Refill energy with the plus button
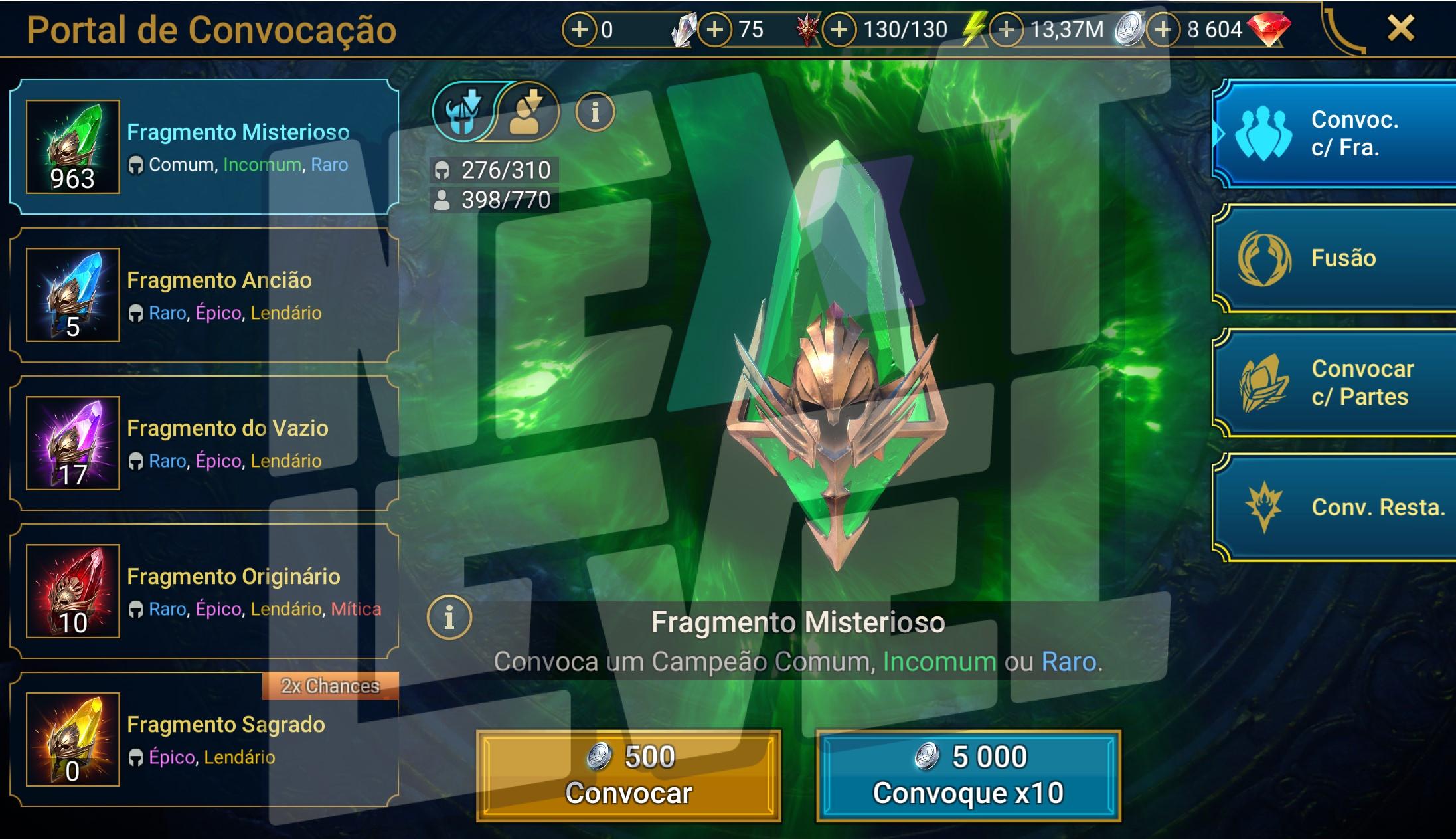 pyautogui.click(x=839, y=29)
